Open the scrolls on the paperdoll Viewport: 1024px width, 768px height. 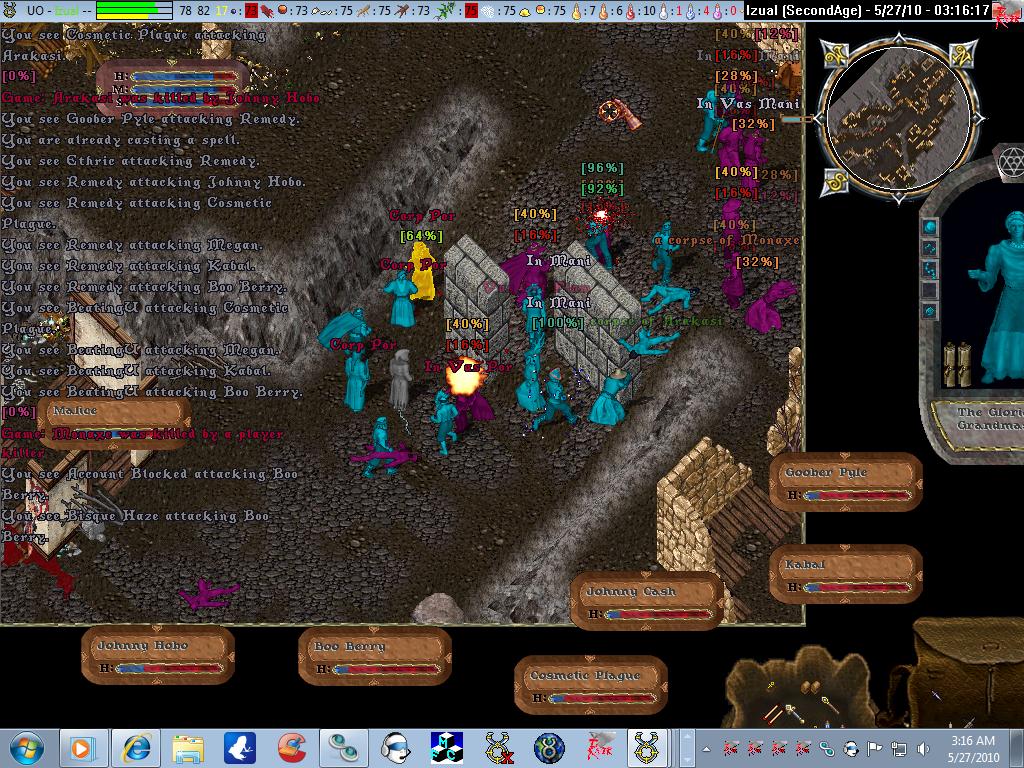958,363
